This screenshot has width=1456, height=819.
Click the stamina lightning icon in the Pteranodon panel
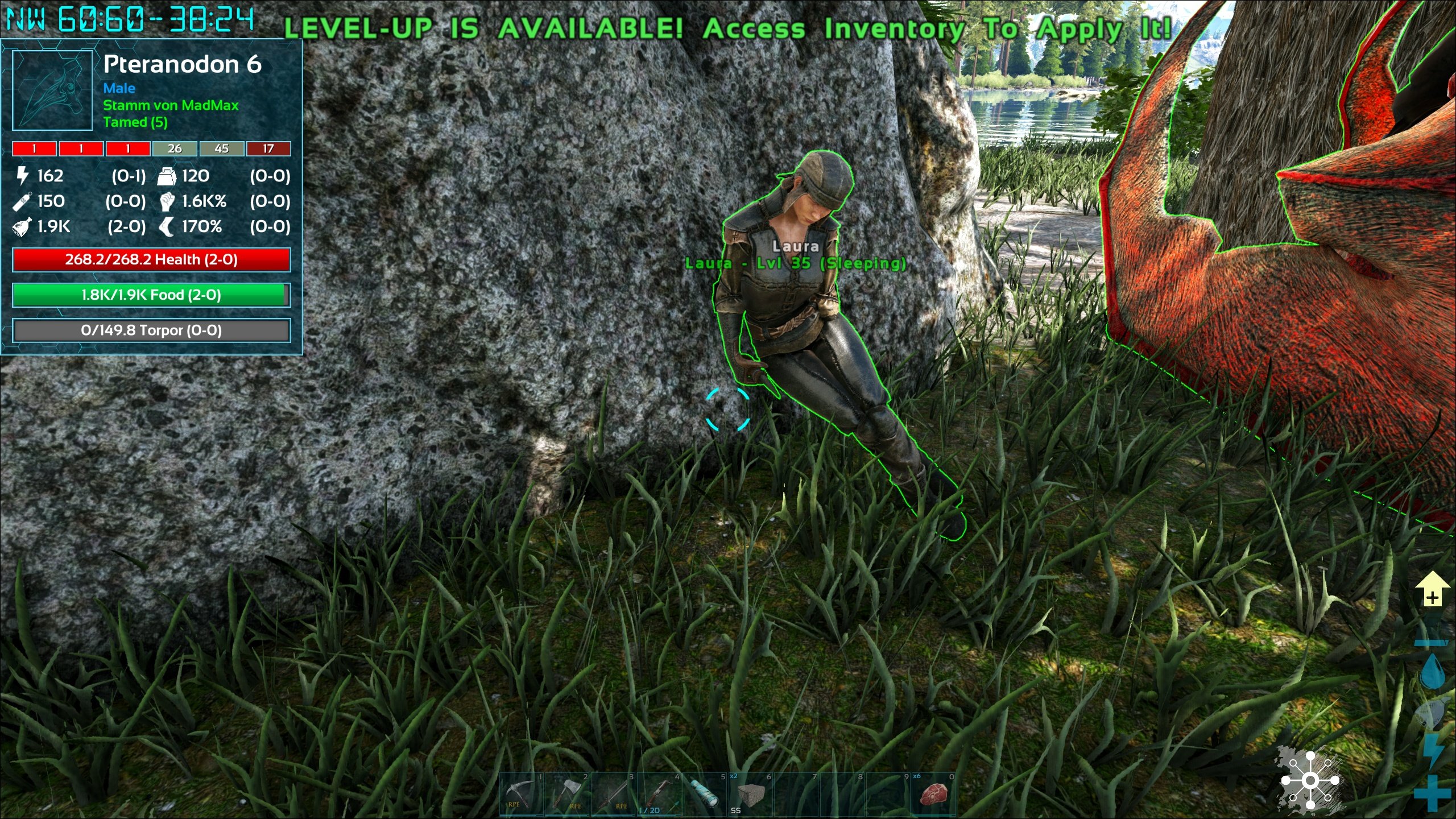[22, 176]
